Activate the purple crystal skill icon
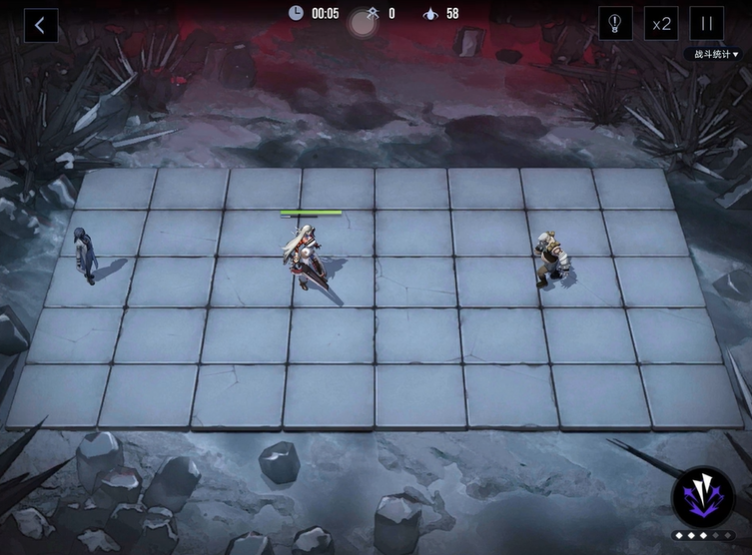The height and width of the screenshot is (555, 752). point(703,497)
